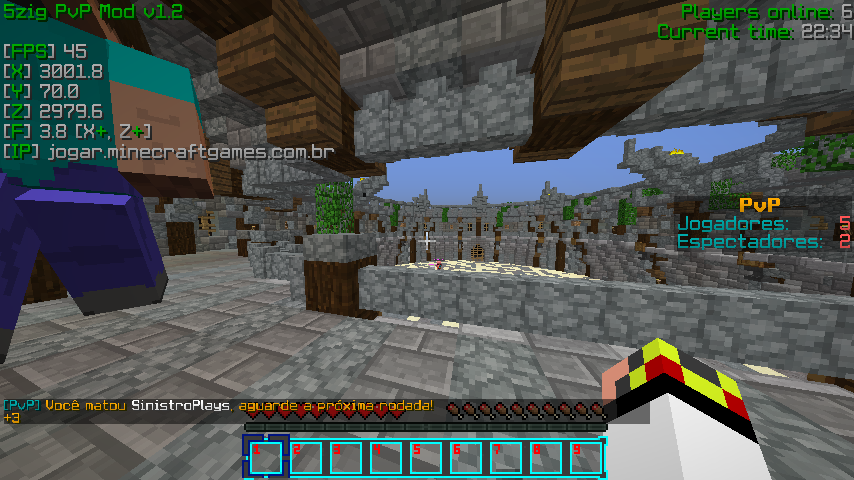
Task: Select the slot marked 5 in the hotbar
Action: coord(425,457)
